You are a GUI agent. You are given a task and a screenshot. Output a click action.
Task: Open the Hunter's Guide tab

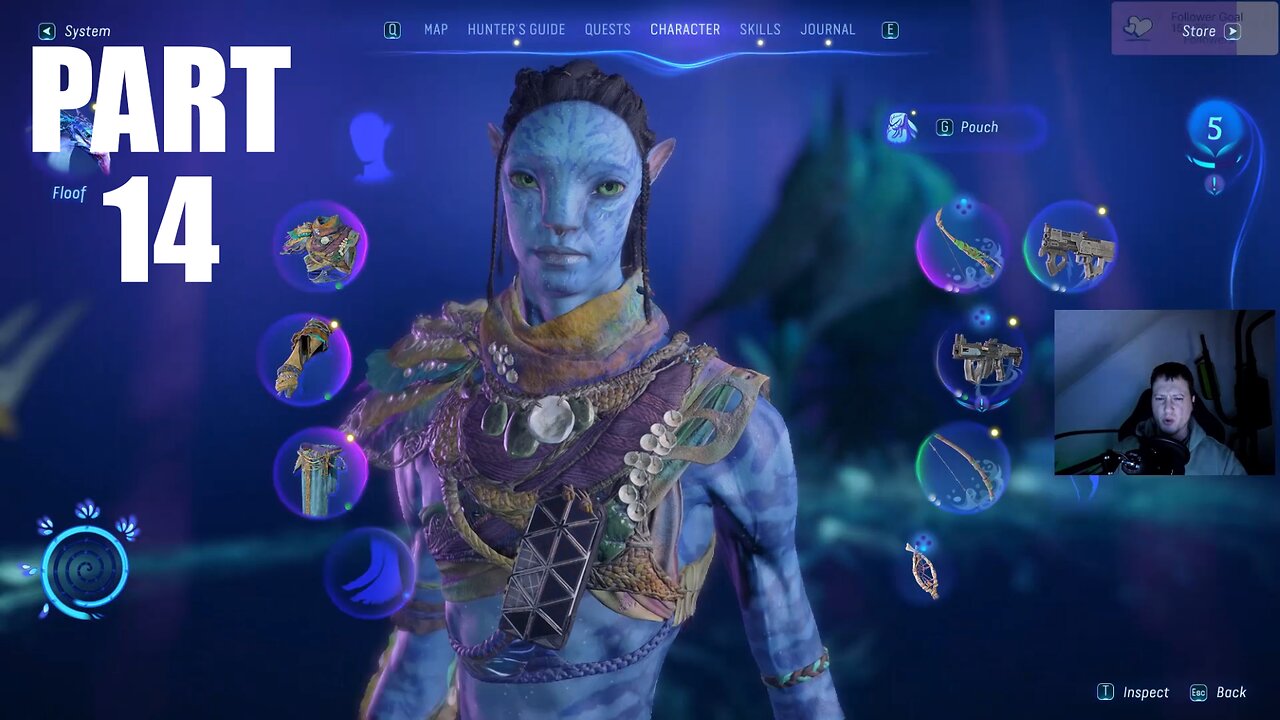click(516, 30)
